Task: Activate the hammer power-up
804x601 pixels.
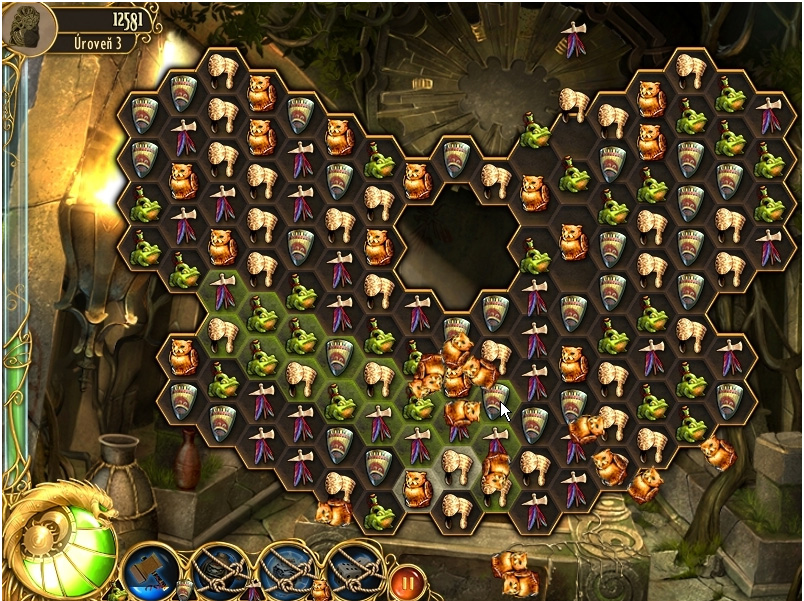Action: pyautogui.click(x=149, y=568)
